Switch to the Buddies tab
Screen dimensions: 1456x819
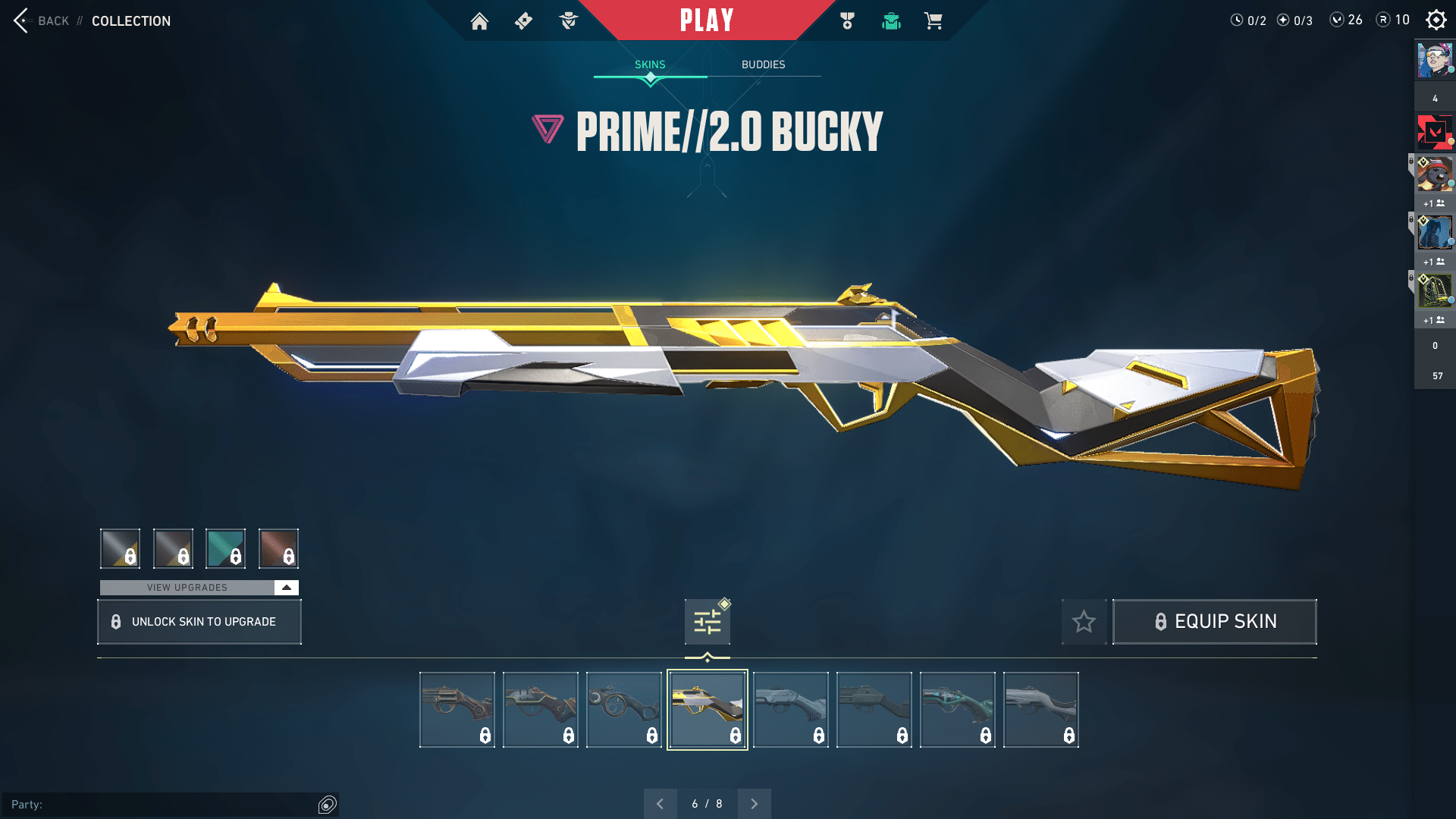coord(764,64)
